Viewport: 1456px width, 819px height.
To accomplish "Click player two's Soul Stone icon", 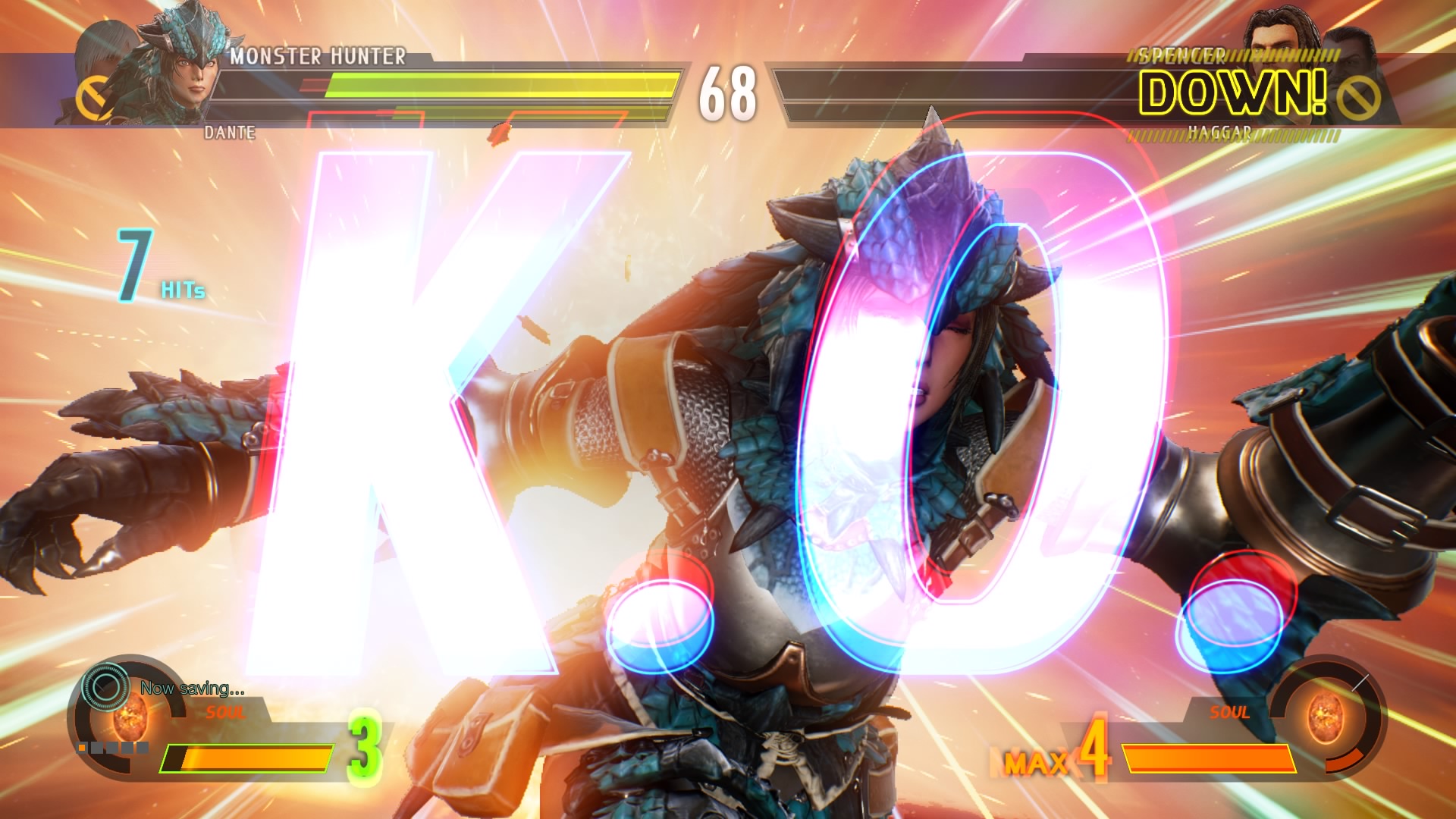I will (1325, 715).
